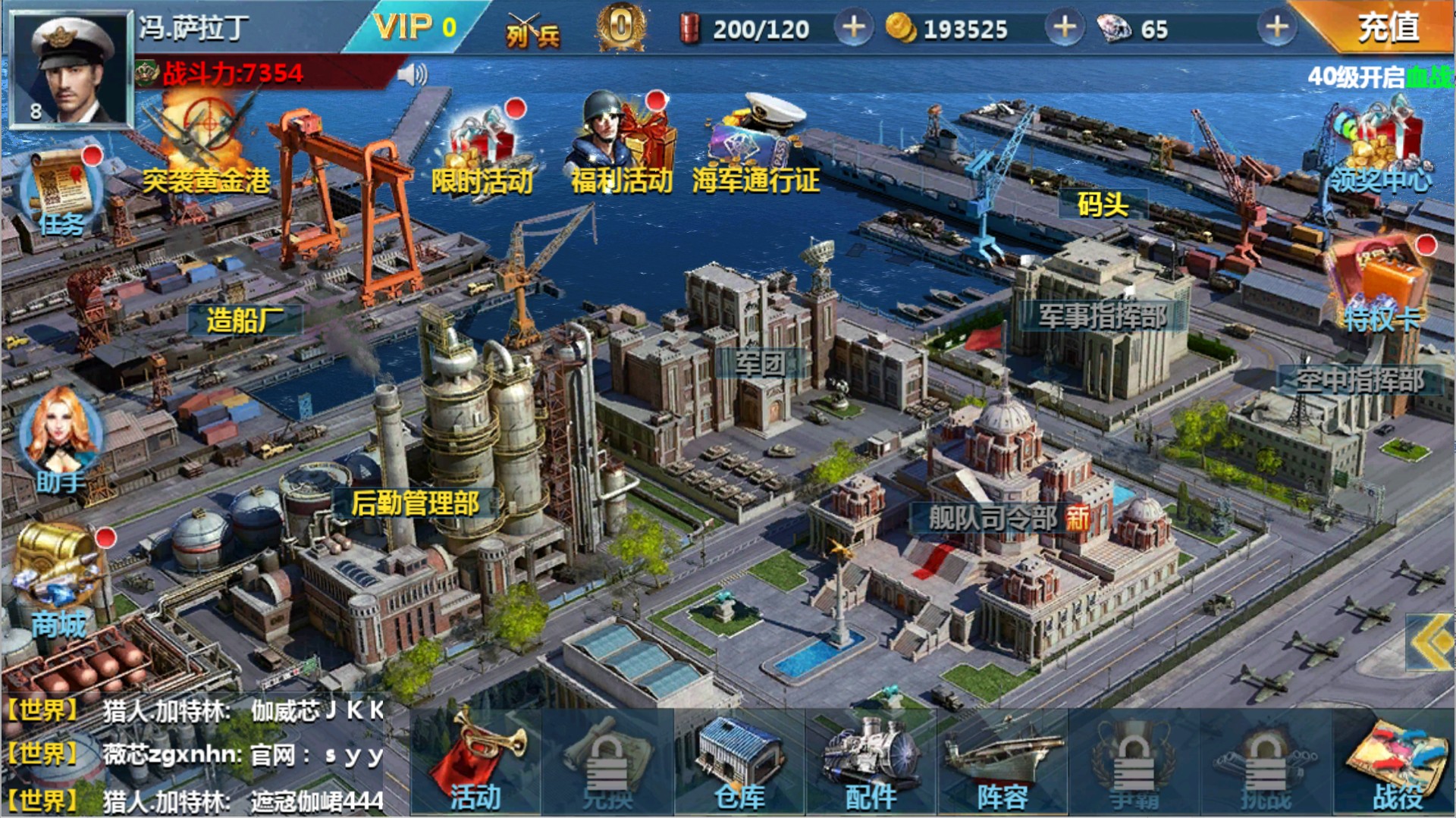This screenshot has height=818, width=1456.
Task: Open the 特权卡 privilege card
Action: [x=1380, y=284]
